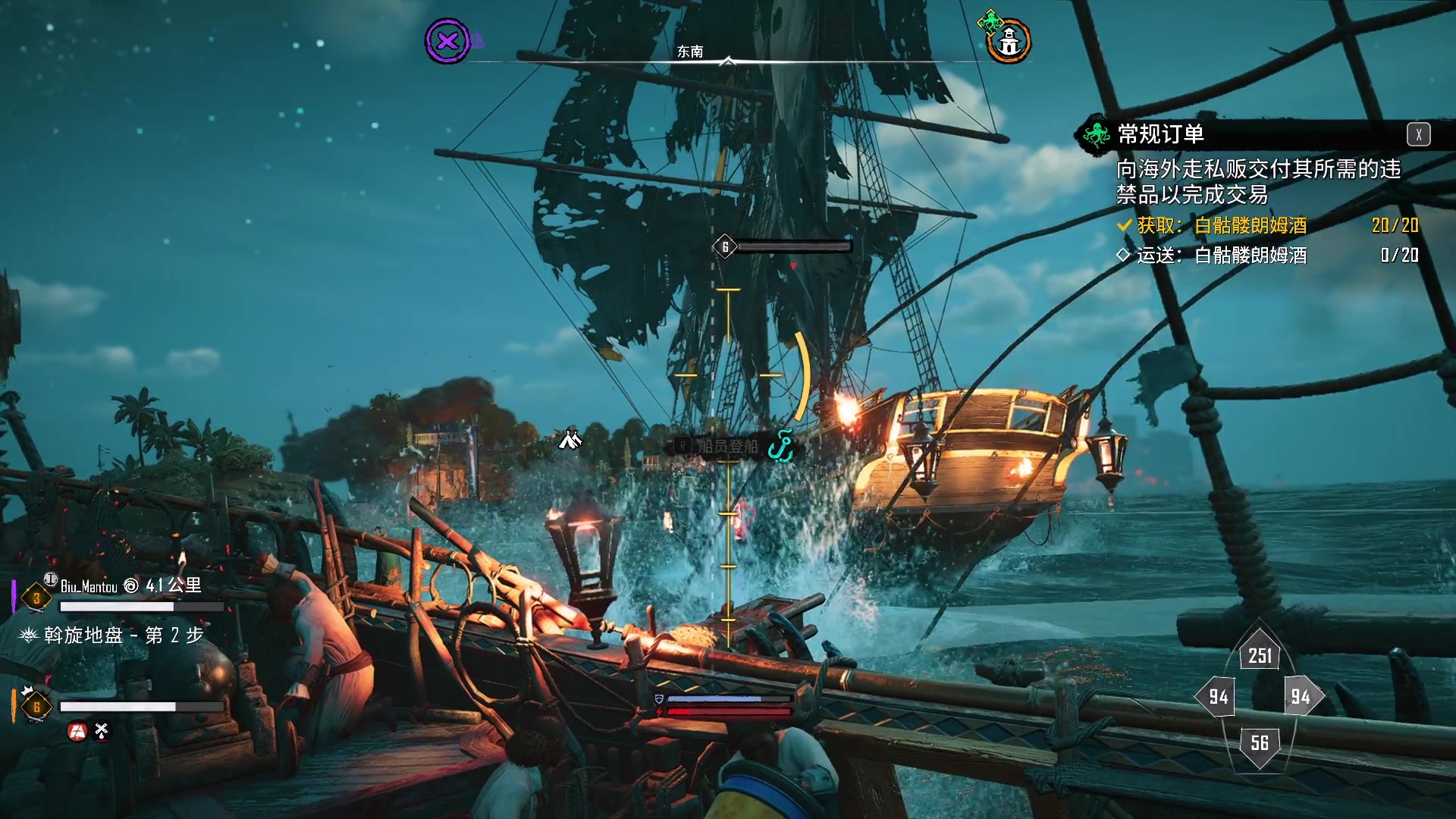Image resolution: width=1456 pixels, height=819 pixels.
Task: Click the crossed tools status icon
Action: point(102,731)
